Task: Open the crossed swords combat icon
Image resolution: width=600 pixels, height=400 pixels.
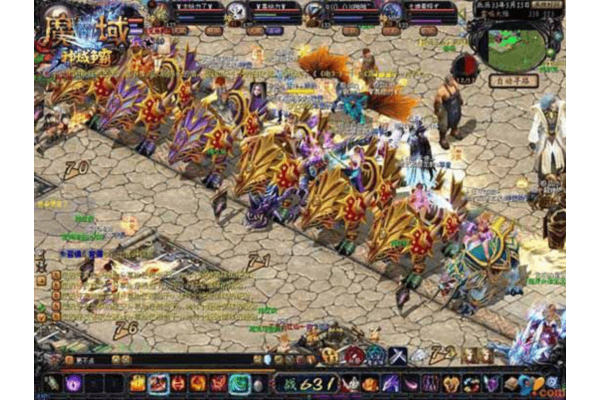Action: pos(397,355)
